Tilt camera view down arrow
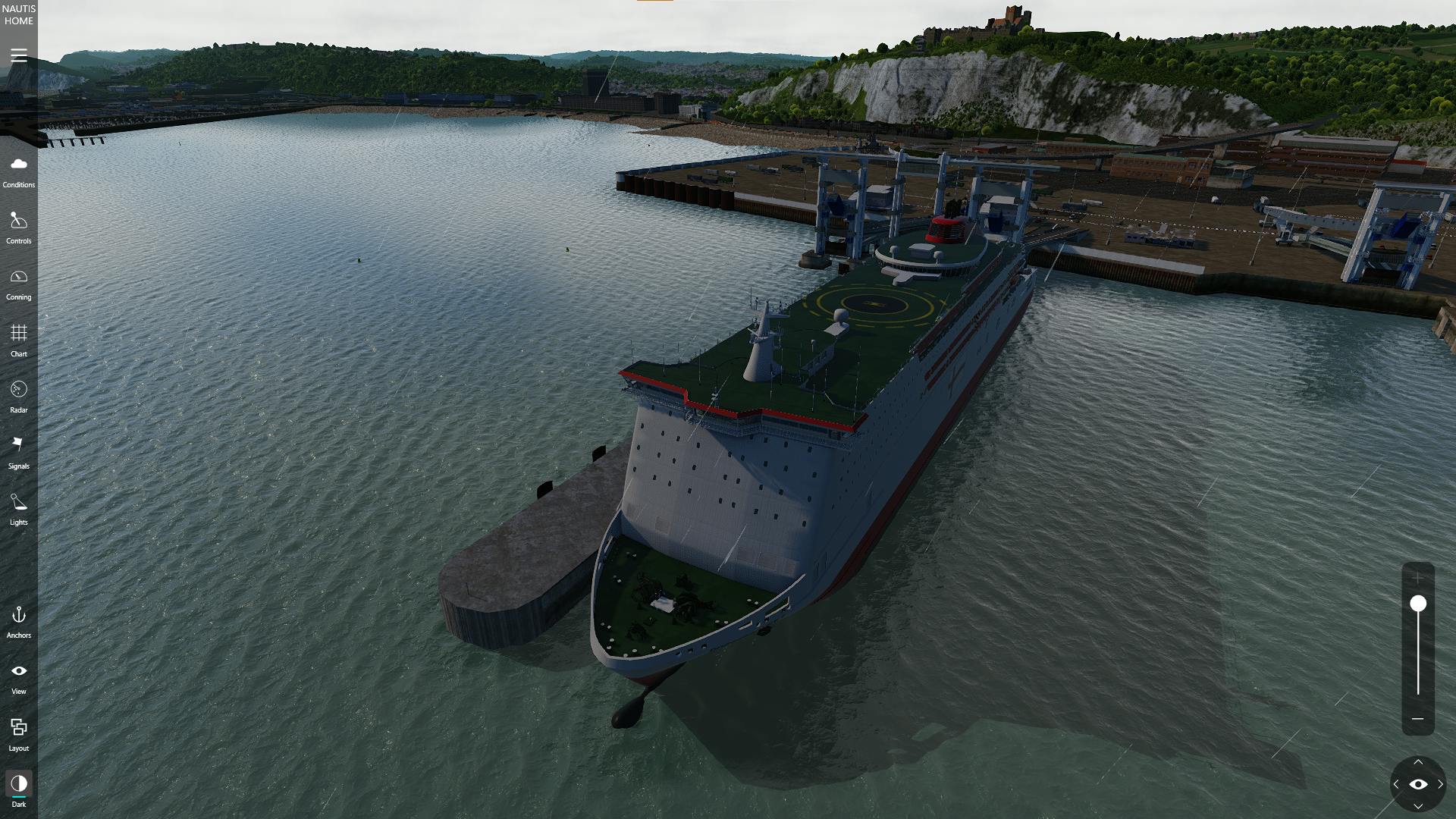 coord(1418,807)
